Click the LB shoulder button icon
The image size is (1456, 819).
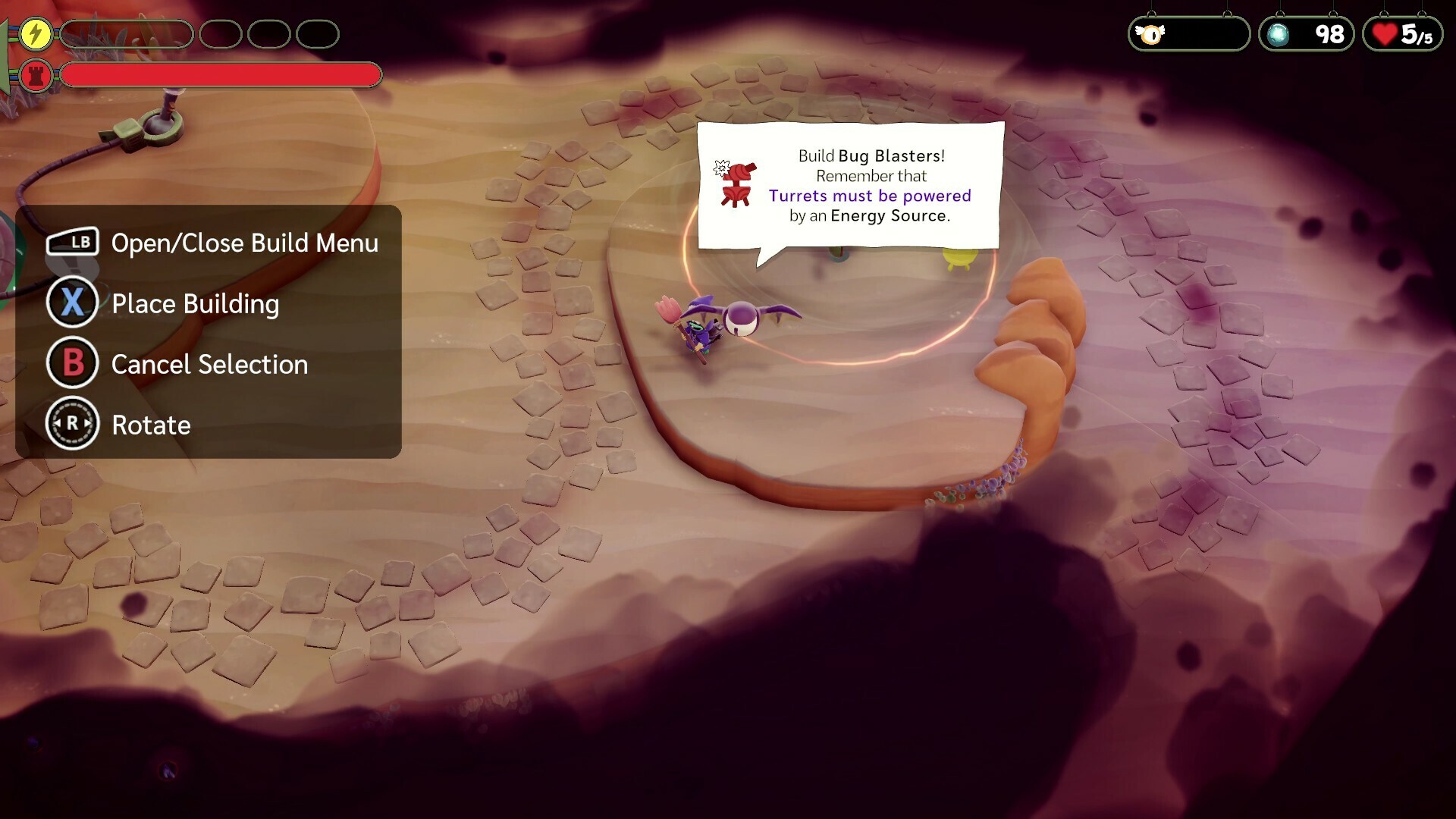(x=74, y=242)
